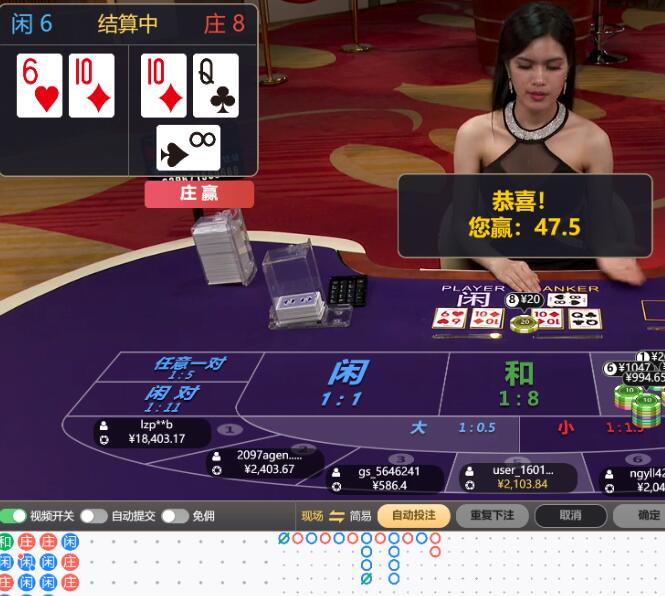Switch between 现场 and 简易 view
Viewport: 665px width, 596px height.
click(x=336, y=516)
